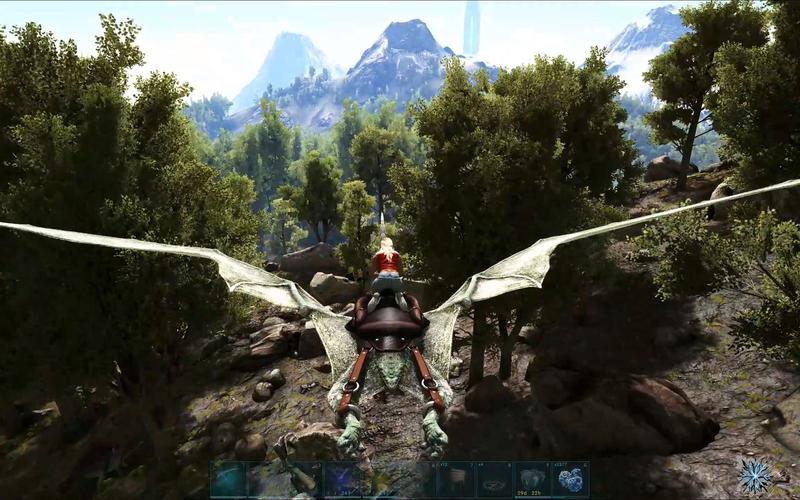Select the blue crystal cluster hotbar slot

point(571,480)
